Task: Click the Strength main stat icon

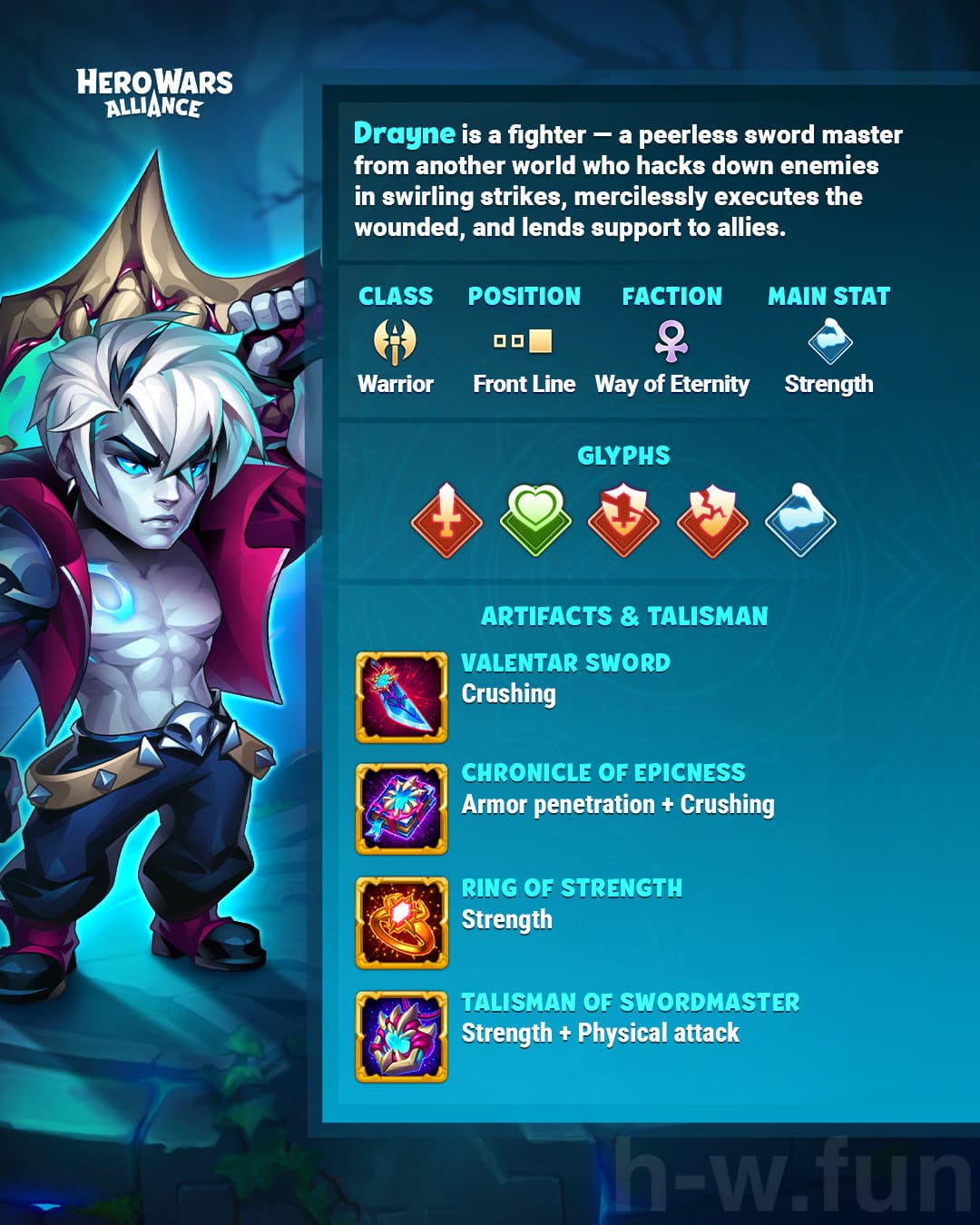Action: tap(829, 341)
